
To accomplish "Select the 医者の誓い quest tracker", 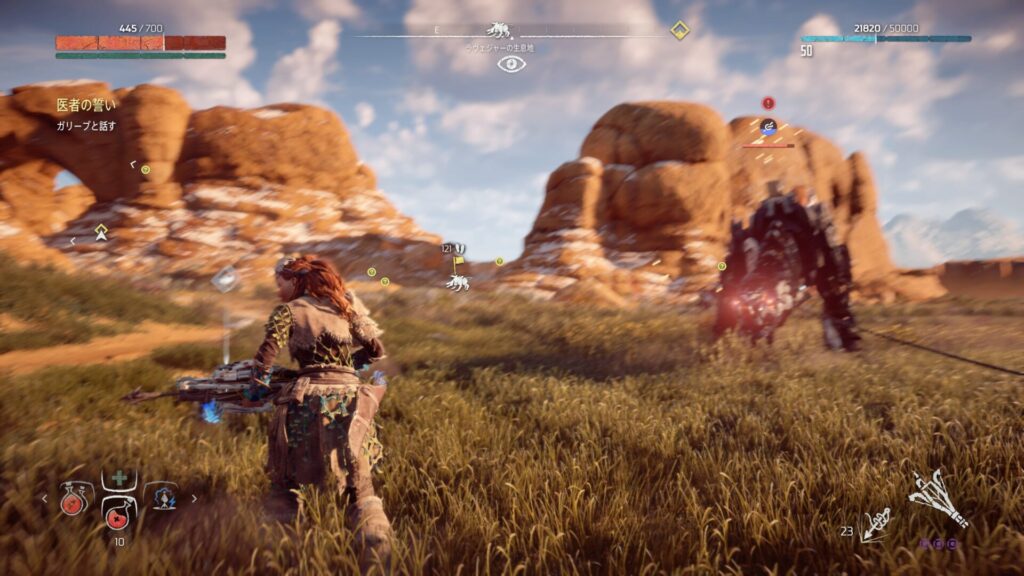I will coord(86,104).
